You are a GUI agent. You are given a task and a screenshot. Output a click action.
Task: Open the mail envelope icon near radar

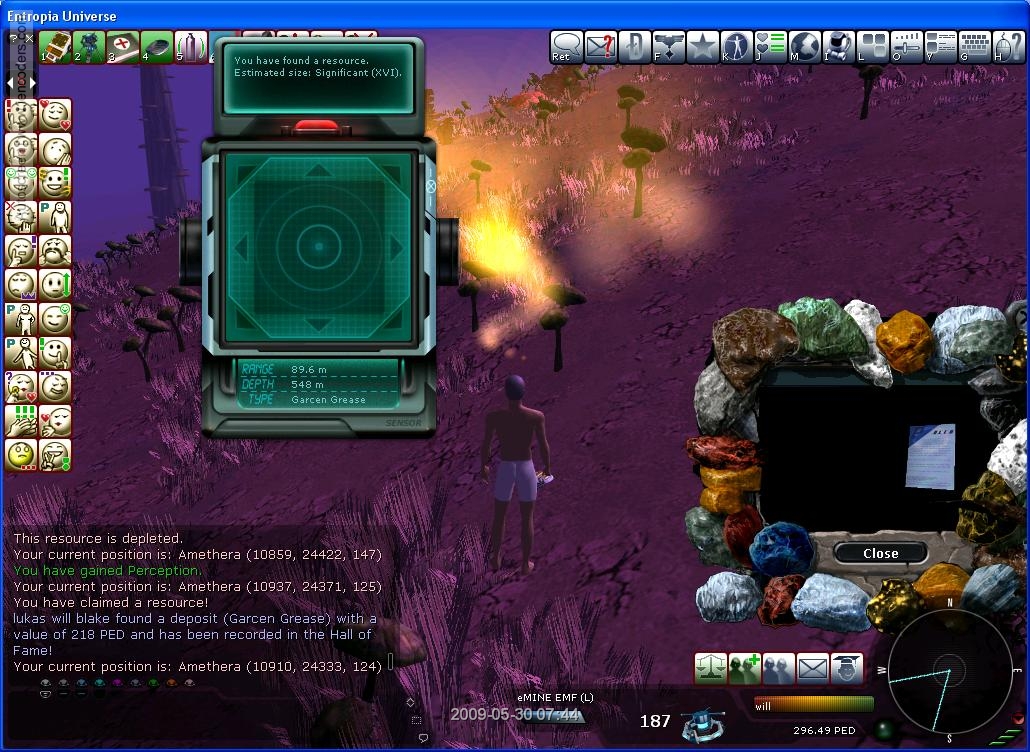813,668
